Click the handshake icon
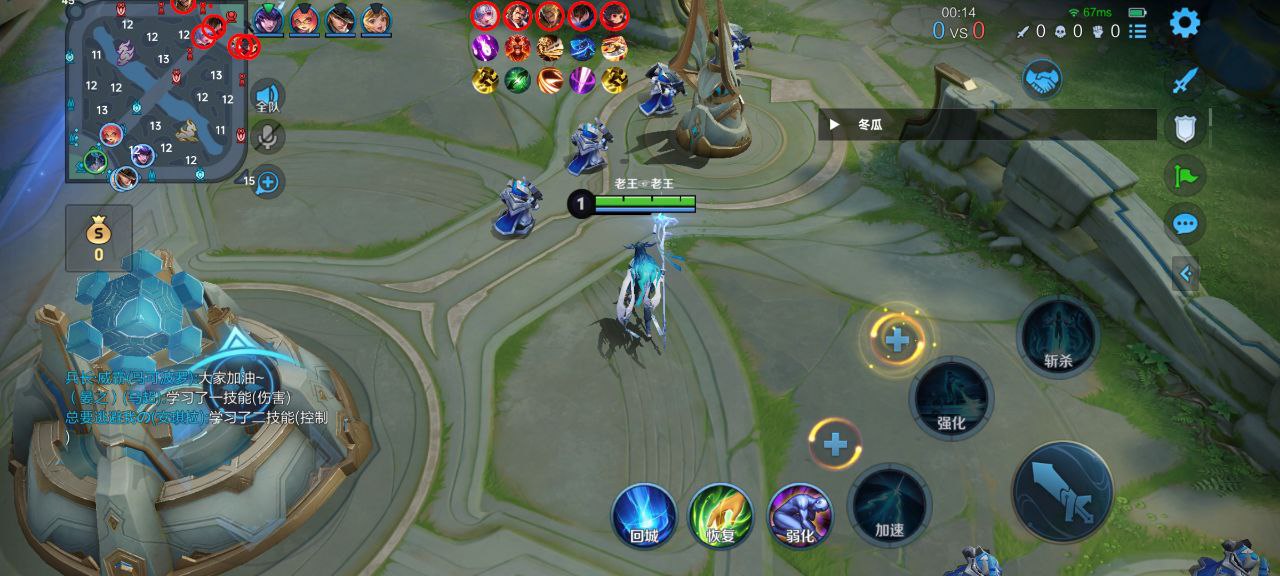Image resolution: width=1280 pixels, height=576 pixels. [x=1042, y=80]
